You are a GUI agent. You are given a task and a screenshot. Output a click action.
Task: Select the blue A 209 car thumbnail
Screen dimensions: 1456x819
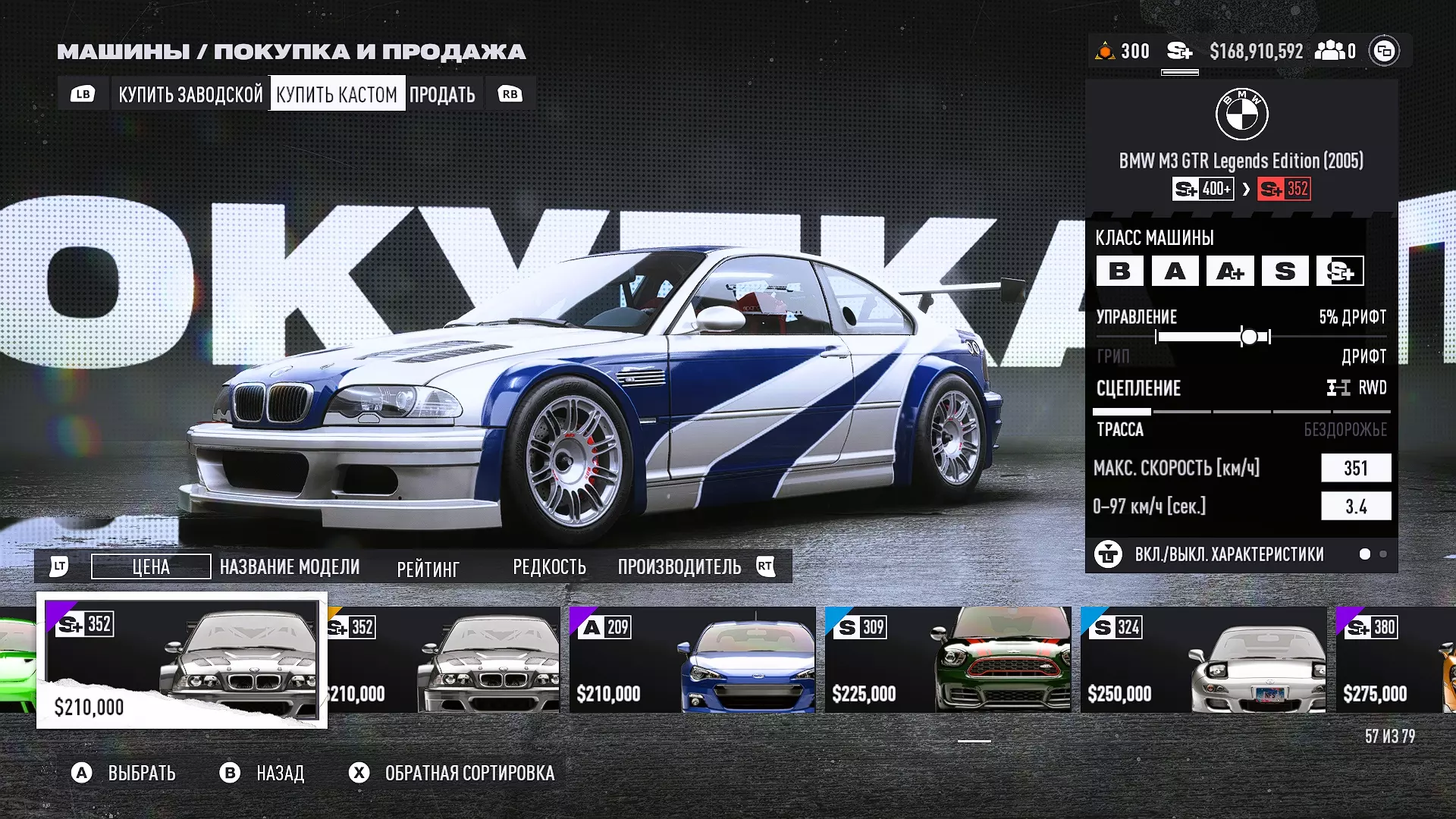pyautogui.click(x=692, y=659)
